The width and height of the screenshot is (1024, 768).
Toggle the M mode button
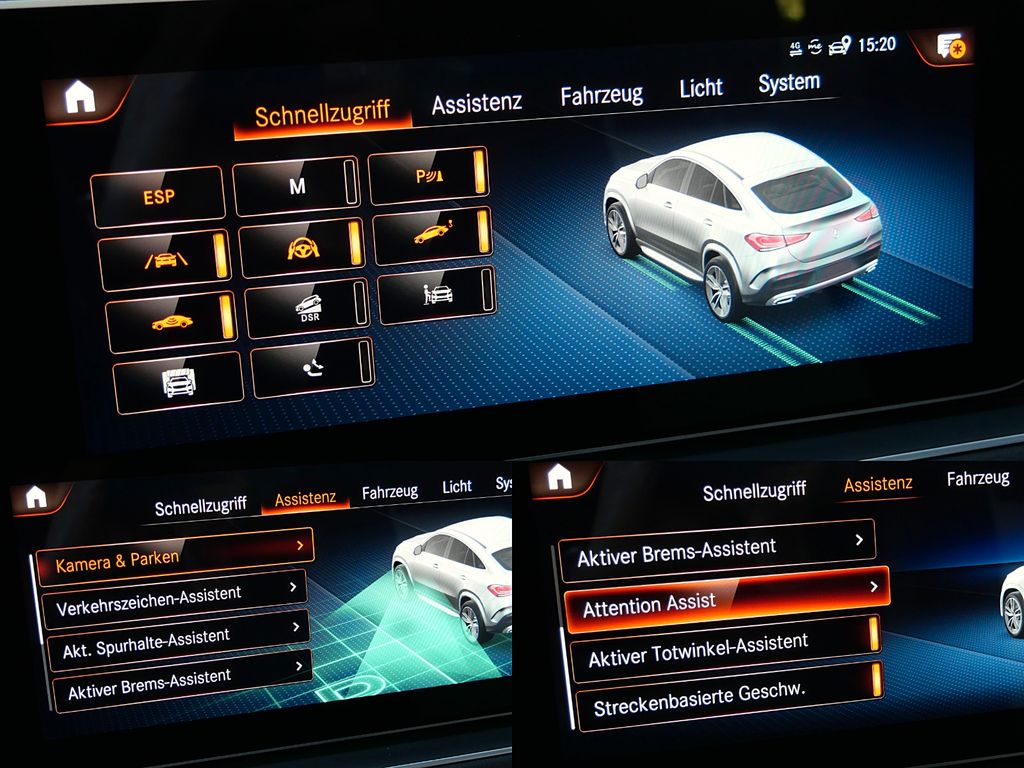(296, 185)
